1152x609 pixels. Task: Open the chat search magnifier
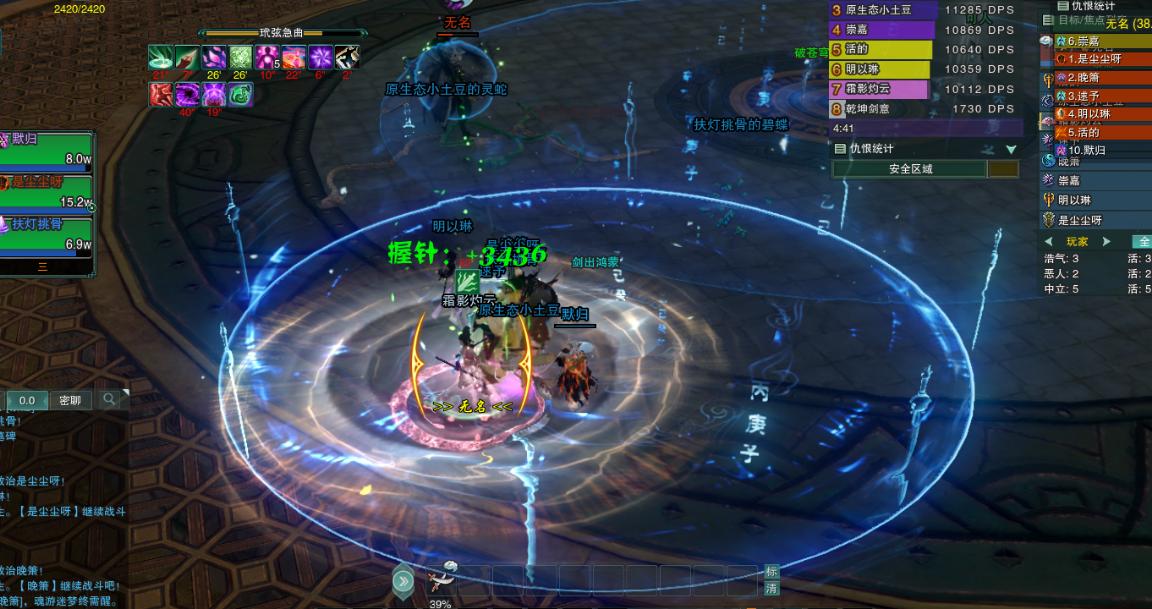click(x=109, y=400)
